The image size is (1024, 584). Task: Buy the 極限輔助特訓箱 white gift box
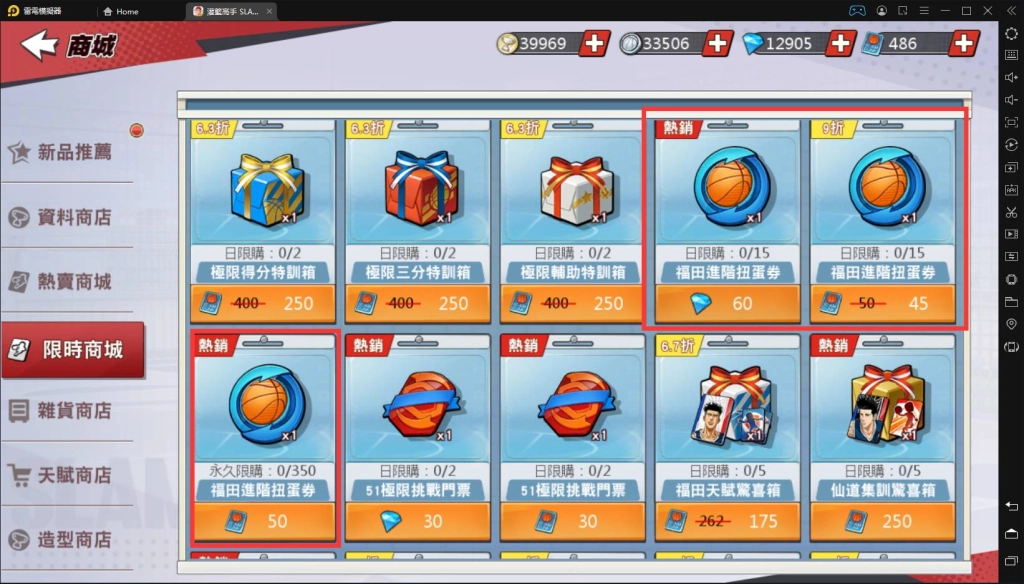pos(575,303)
